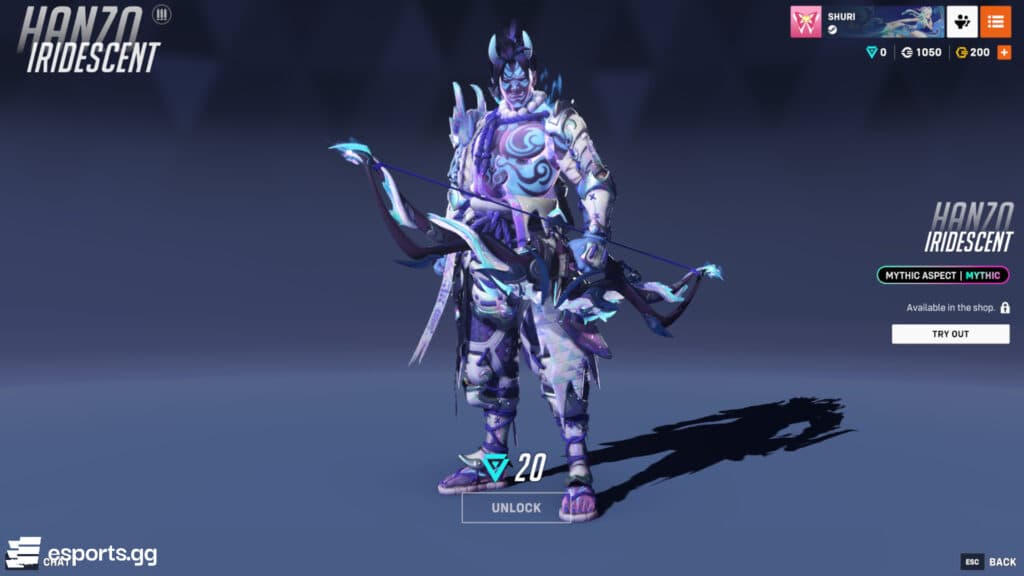The width and height of the screenshot is (1024, 576).
Task: Open the social group icon button
Action: [x=962, y=22]
